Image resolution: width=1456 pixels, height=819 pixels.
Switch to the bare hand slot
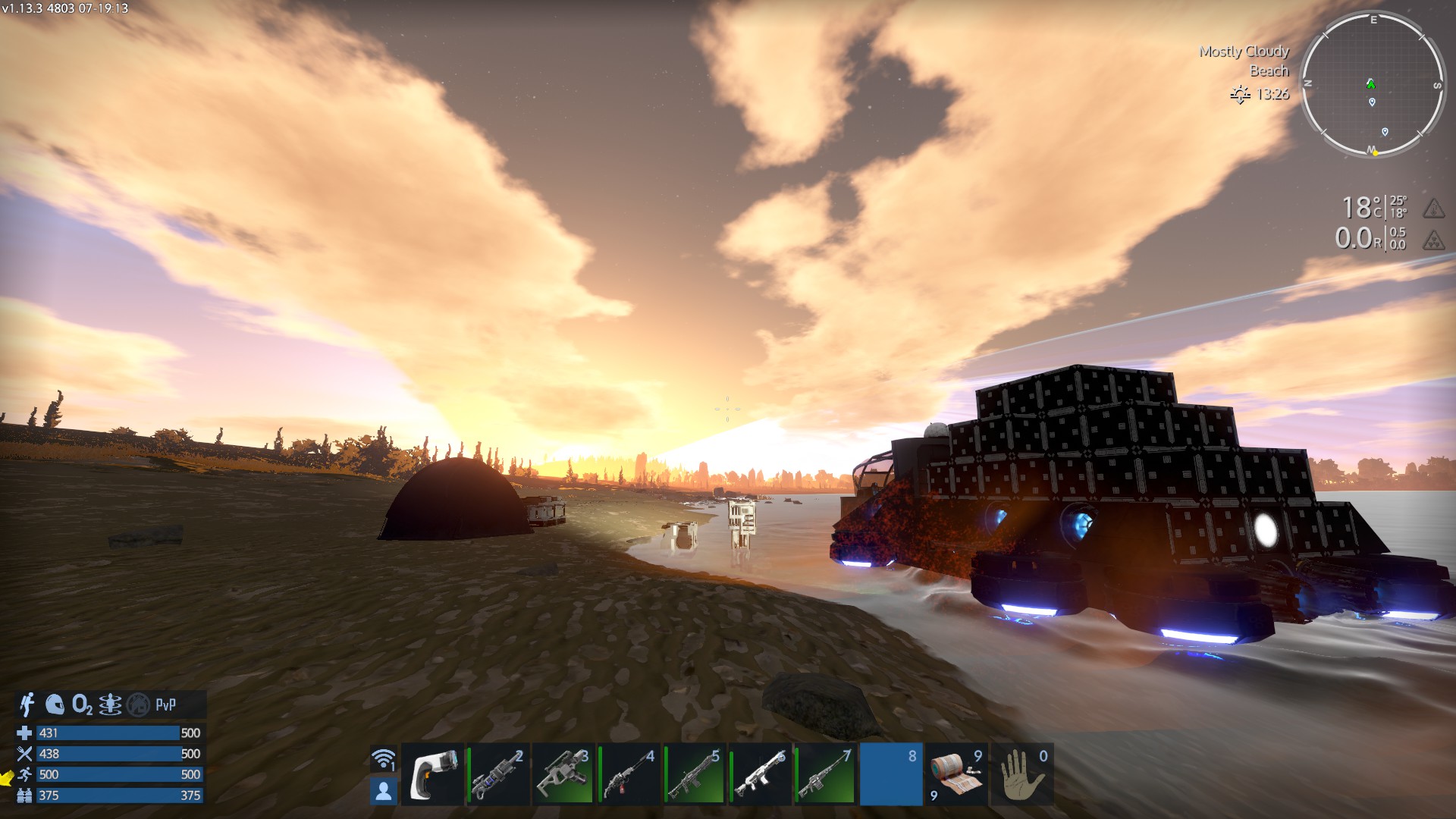coord(1021,774)
